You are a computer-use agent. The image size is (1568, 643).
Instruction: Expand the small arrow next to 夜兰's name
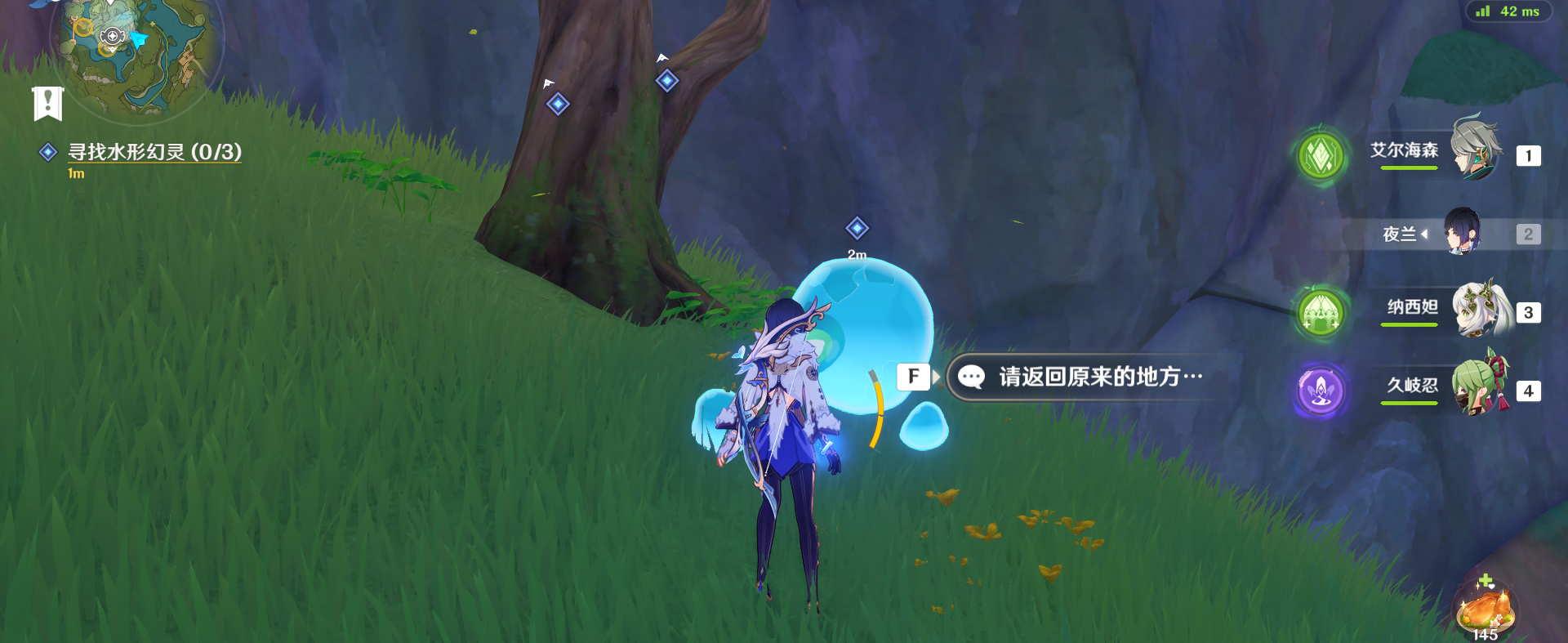tap(1424, 234)
